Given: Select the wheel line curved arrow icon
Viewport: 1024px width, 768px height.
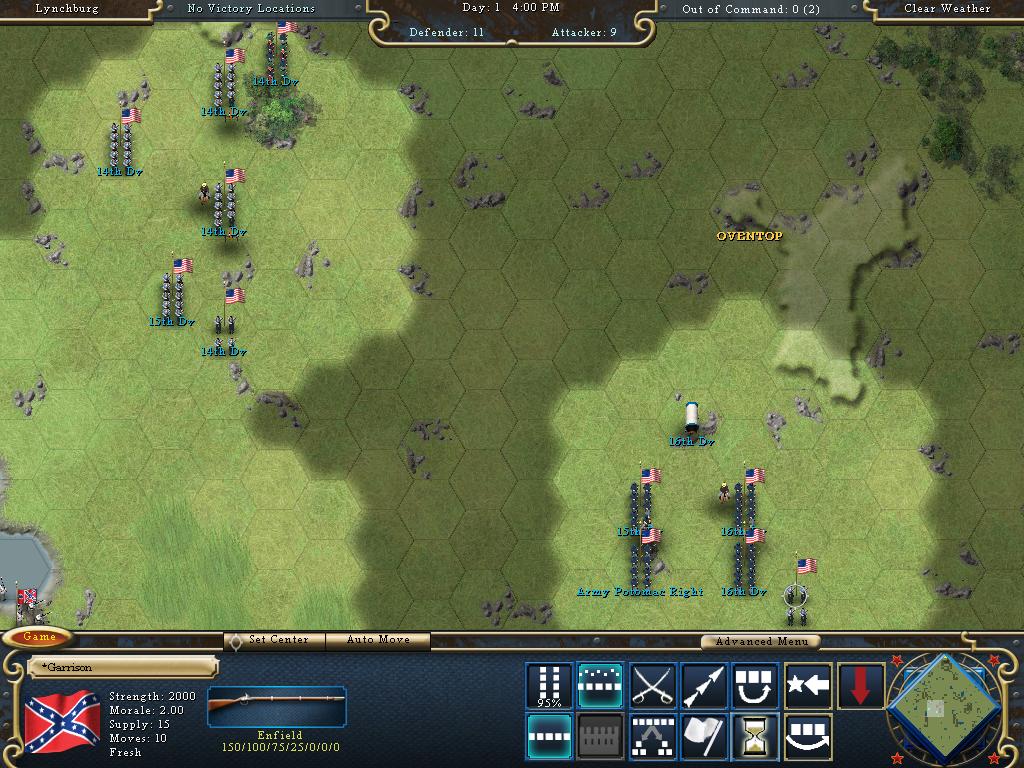Looking at the screenshot, I should pyautogui.click(x=808, y=736).
